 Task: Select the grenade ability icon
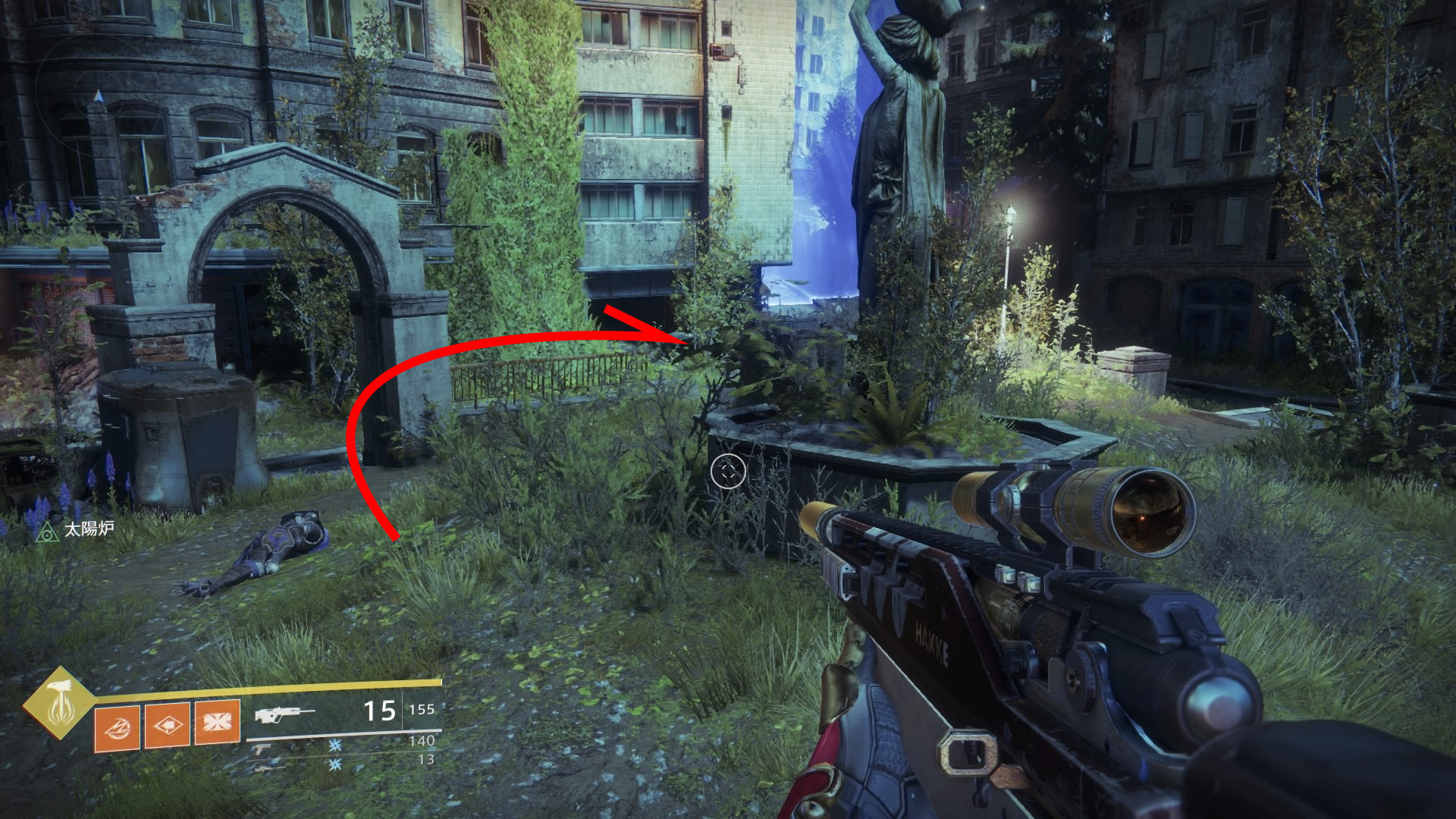pos(117,728)
